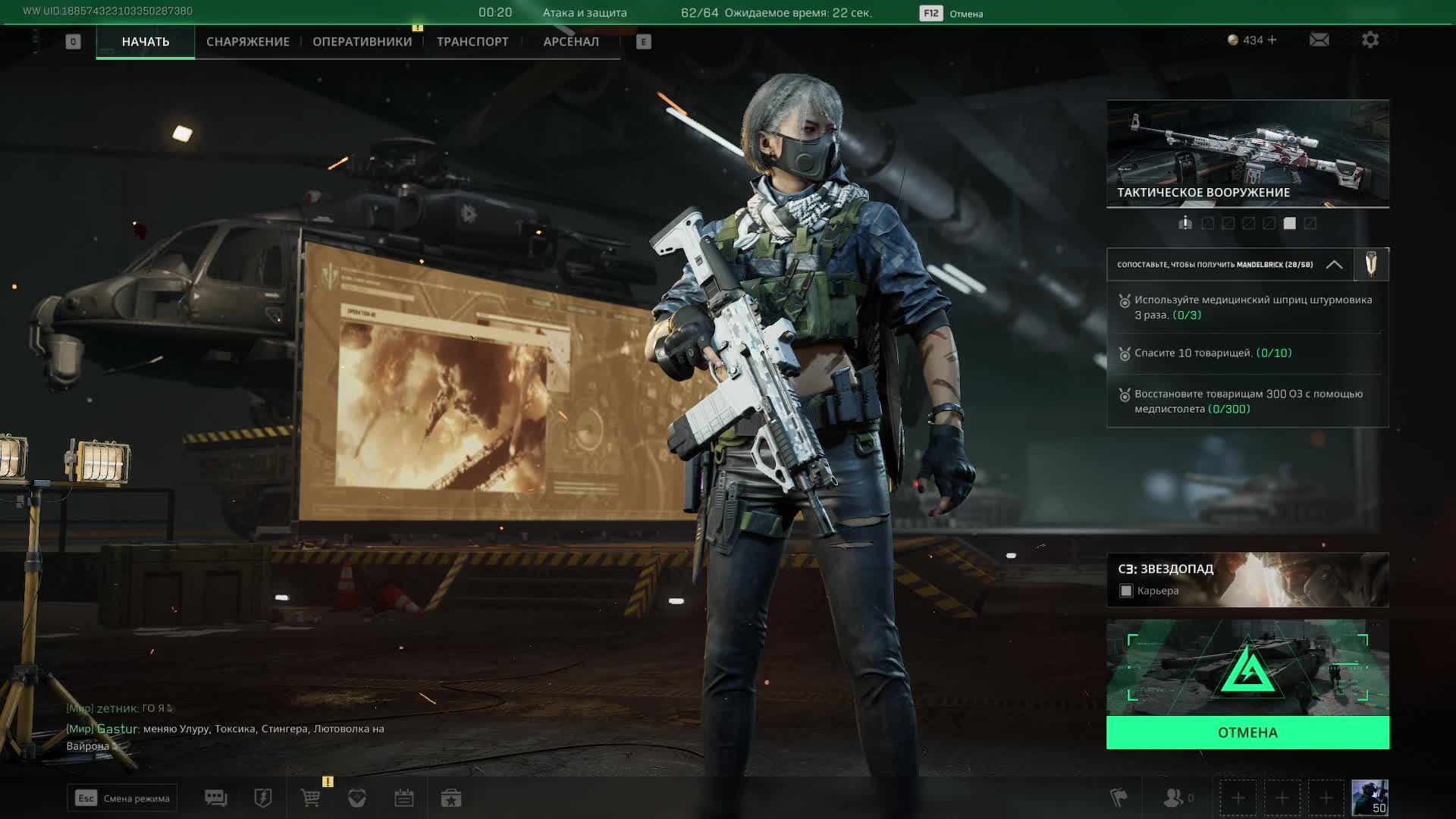Open the player avatar with level 50
1456x819 pixels.
tap(1370, 798)
